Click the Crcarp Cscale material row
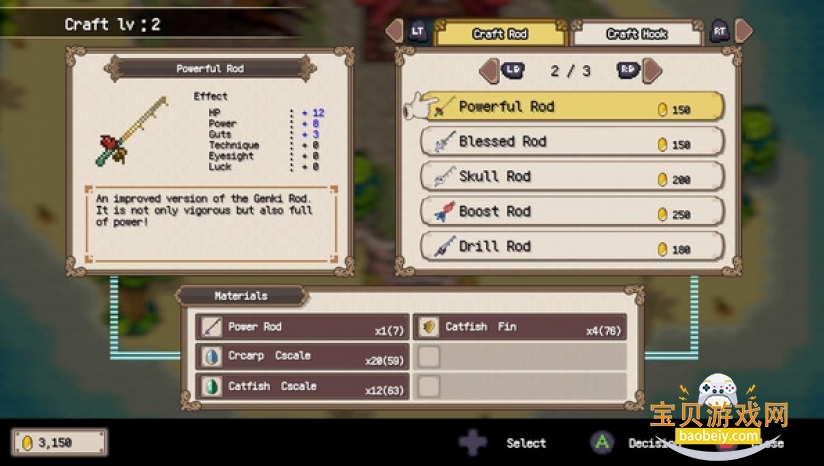Screen dimensions: 824x466 pos(302,357)
